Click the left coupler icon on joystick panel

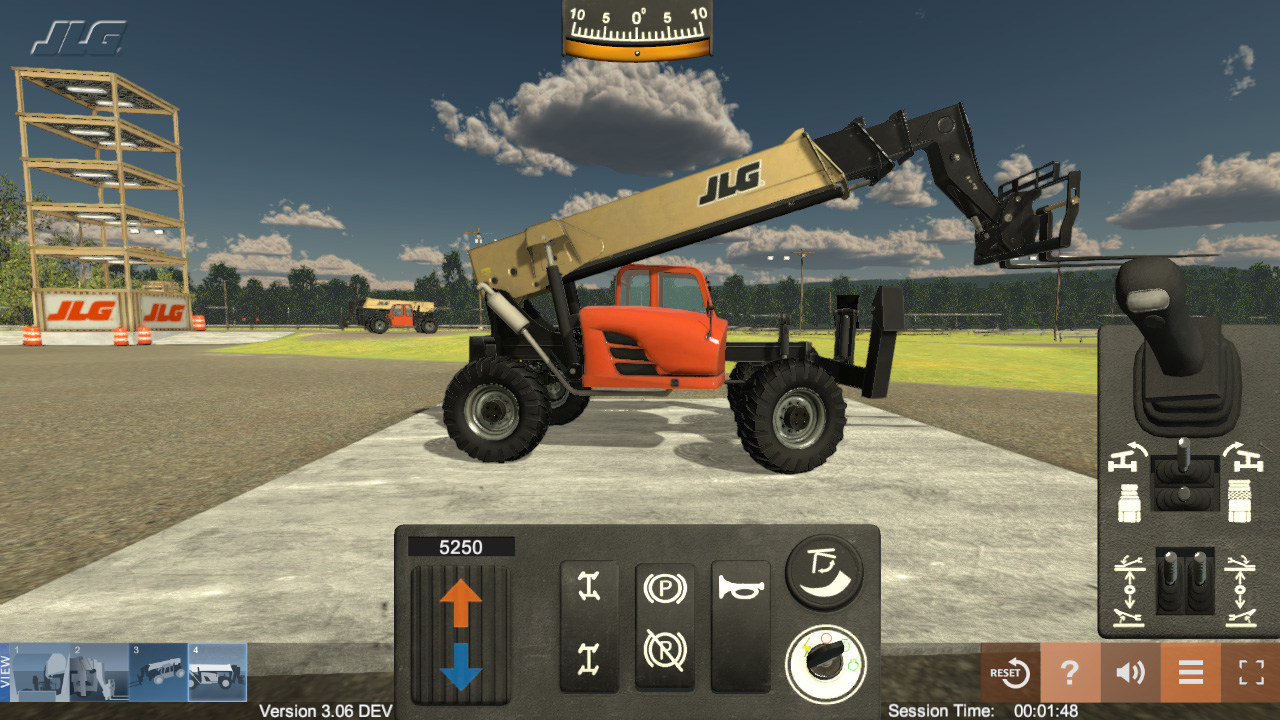(1128, 501)
